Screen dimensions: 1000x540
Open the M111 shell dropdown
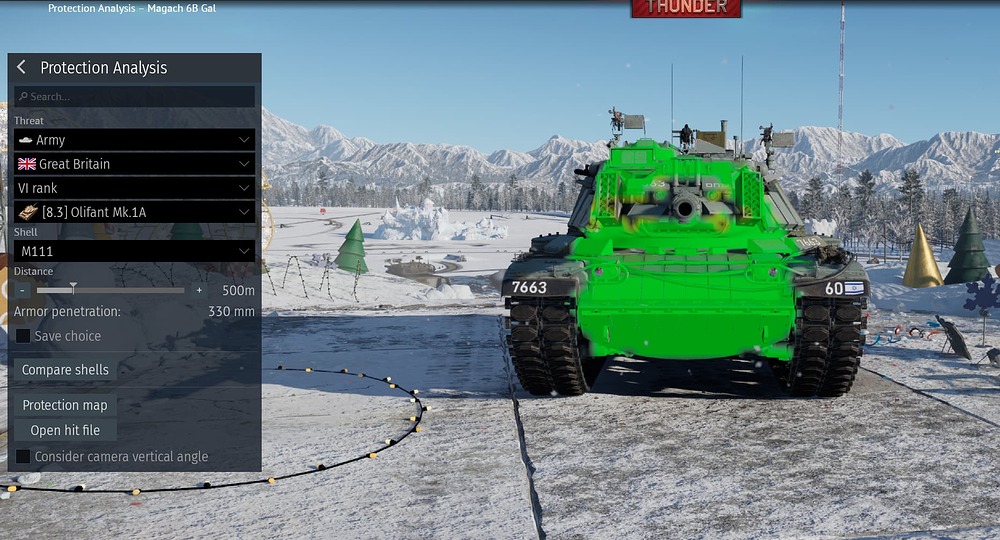click(134, 251)
